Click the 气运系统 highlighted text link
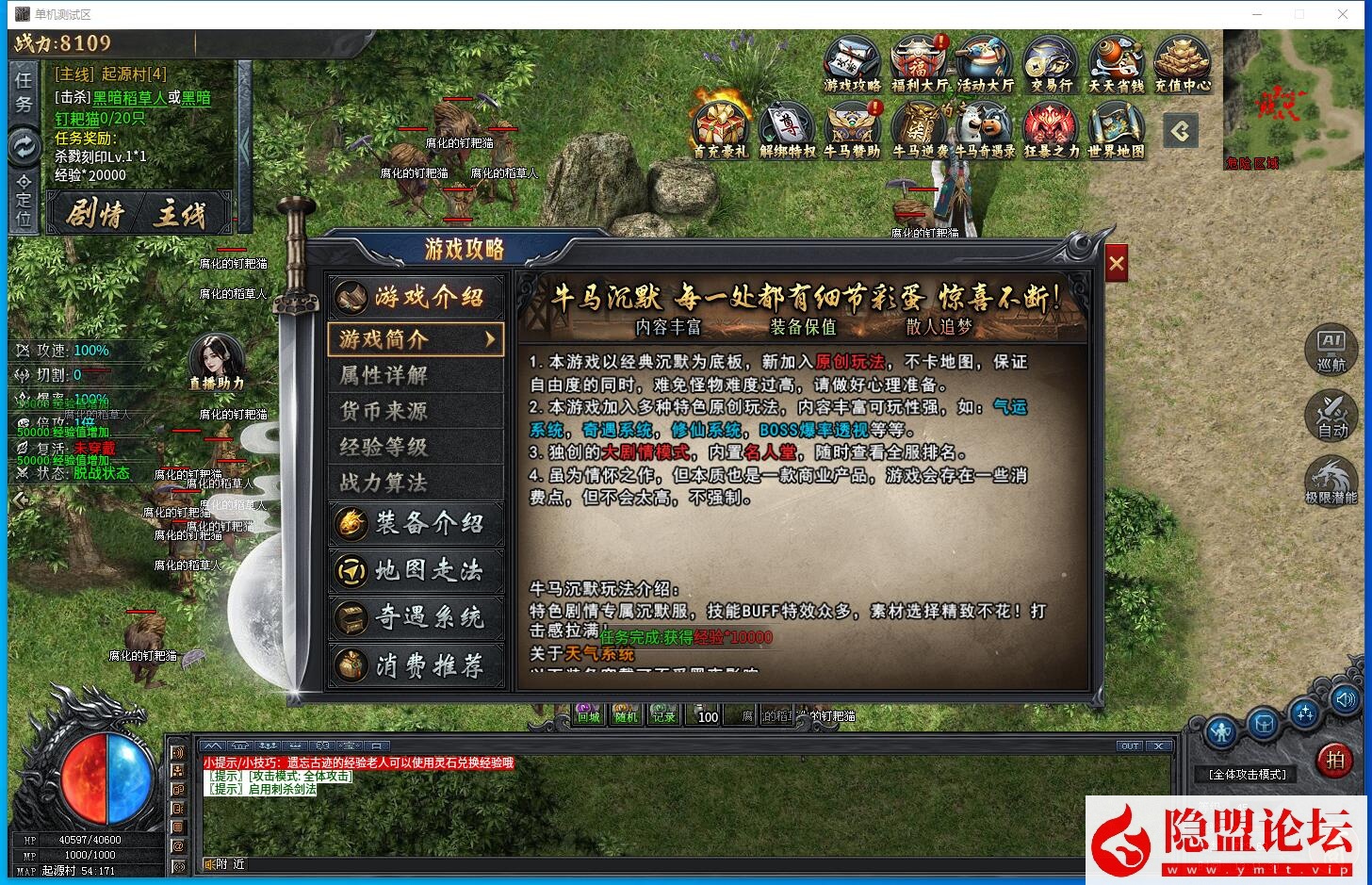This screenshot has width=1372, height=885. pos(1010,407)
